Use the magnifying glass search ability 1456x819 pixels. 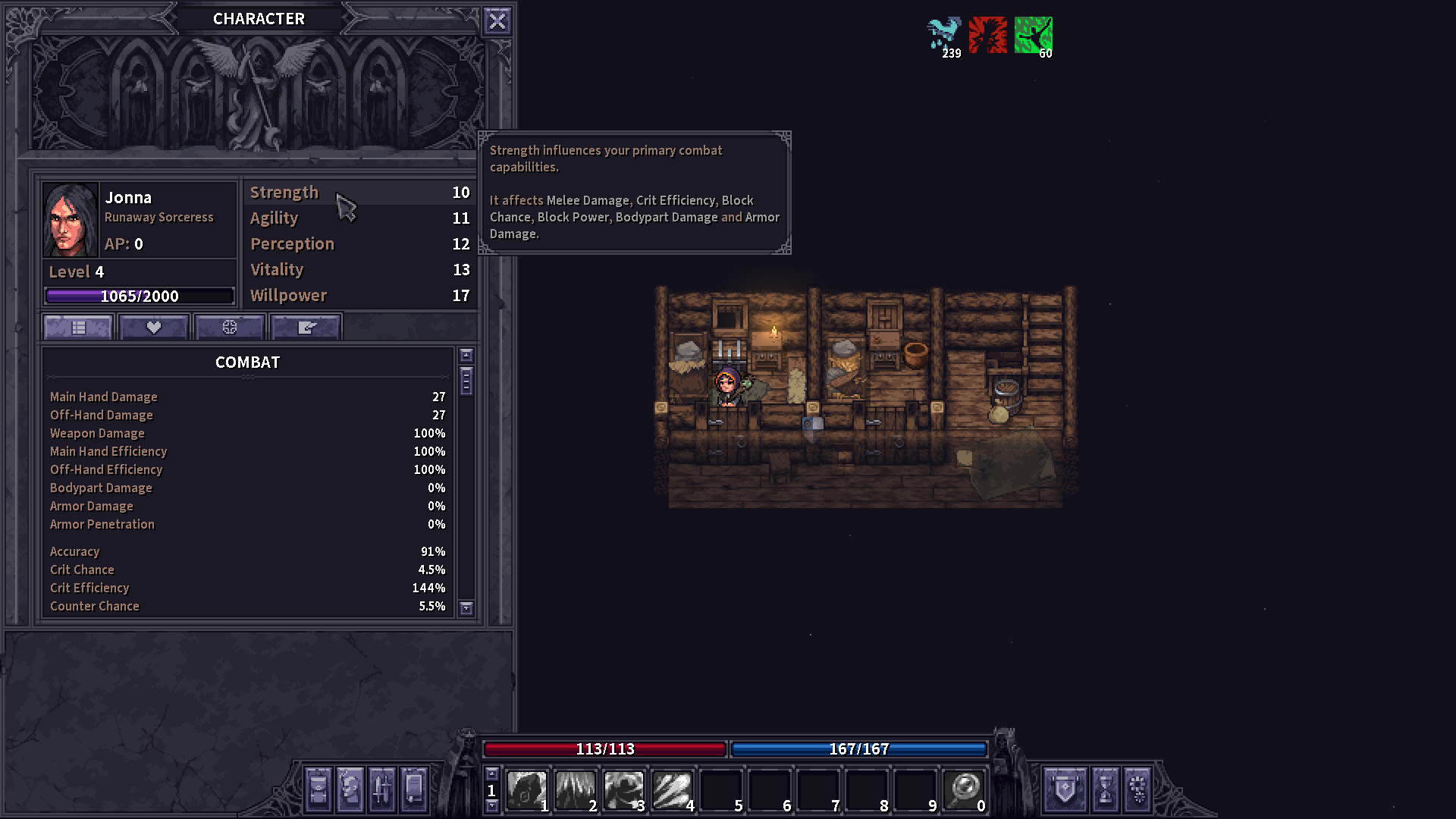[964, 790]
